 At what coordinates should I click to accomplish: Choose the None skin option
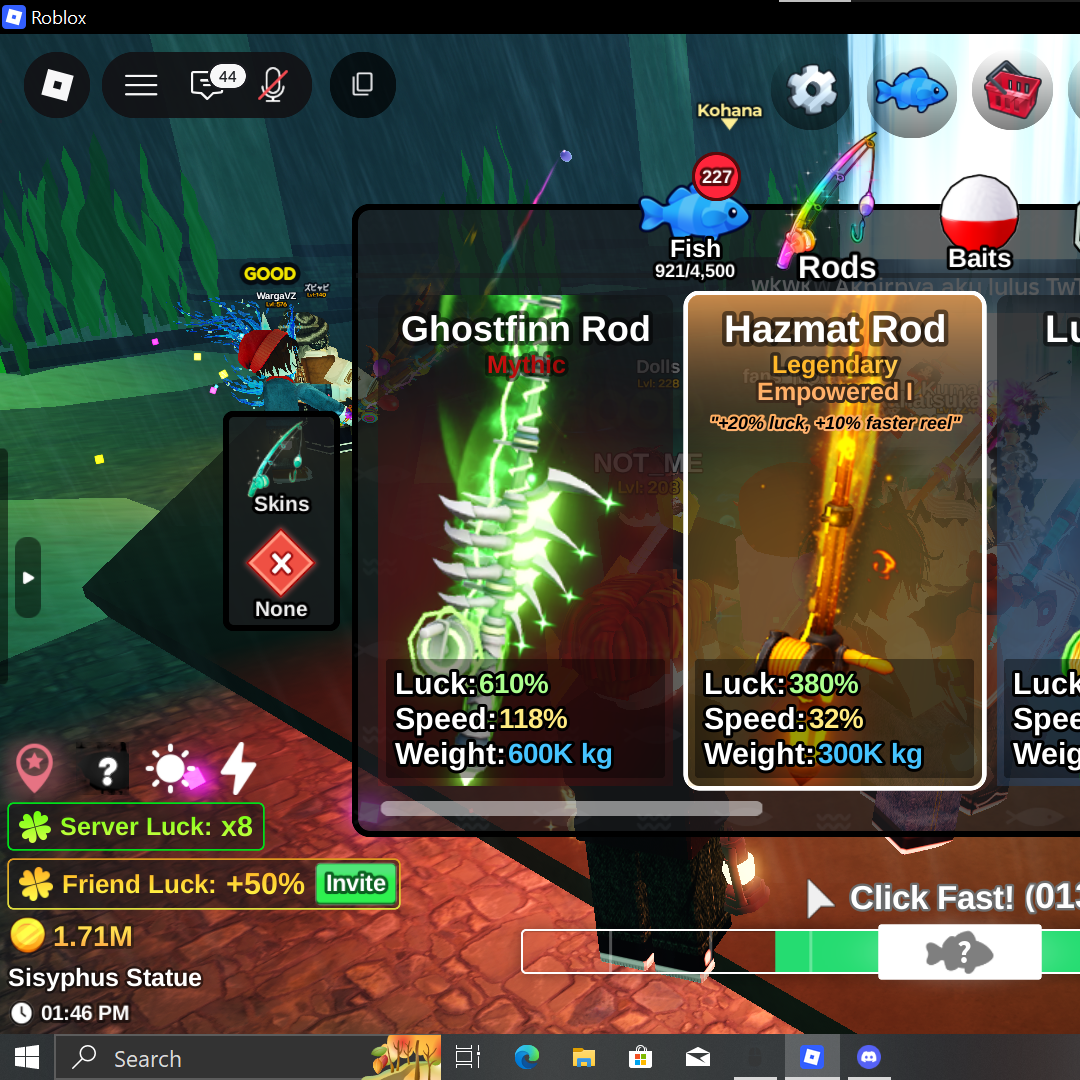[x=281, y=575]
